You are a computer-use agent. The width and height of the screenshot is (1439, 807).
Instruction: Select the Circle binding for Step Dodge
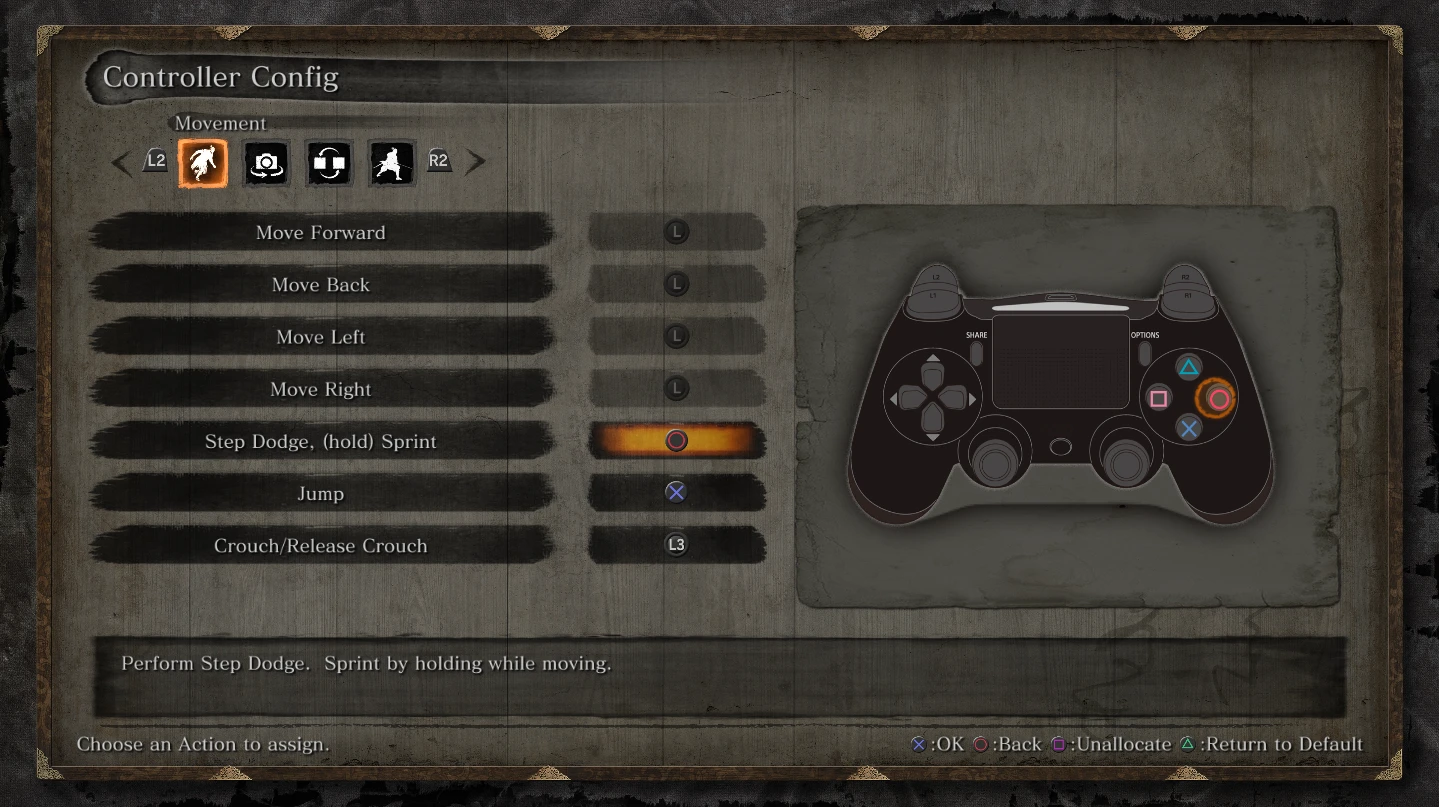(x=677, y=440)
